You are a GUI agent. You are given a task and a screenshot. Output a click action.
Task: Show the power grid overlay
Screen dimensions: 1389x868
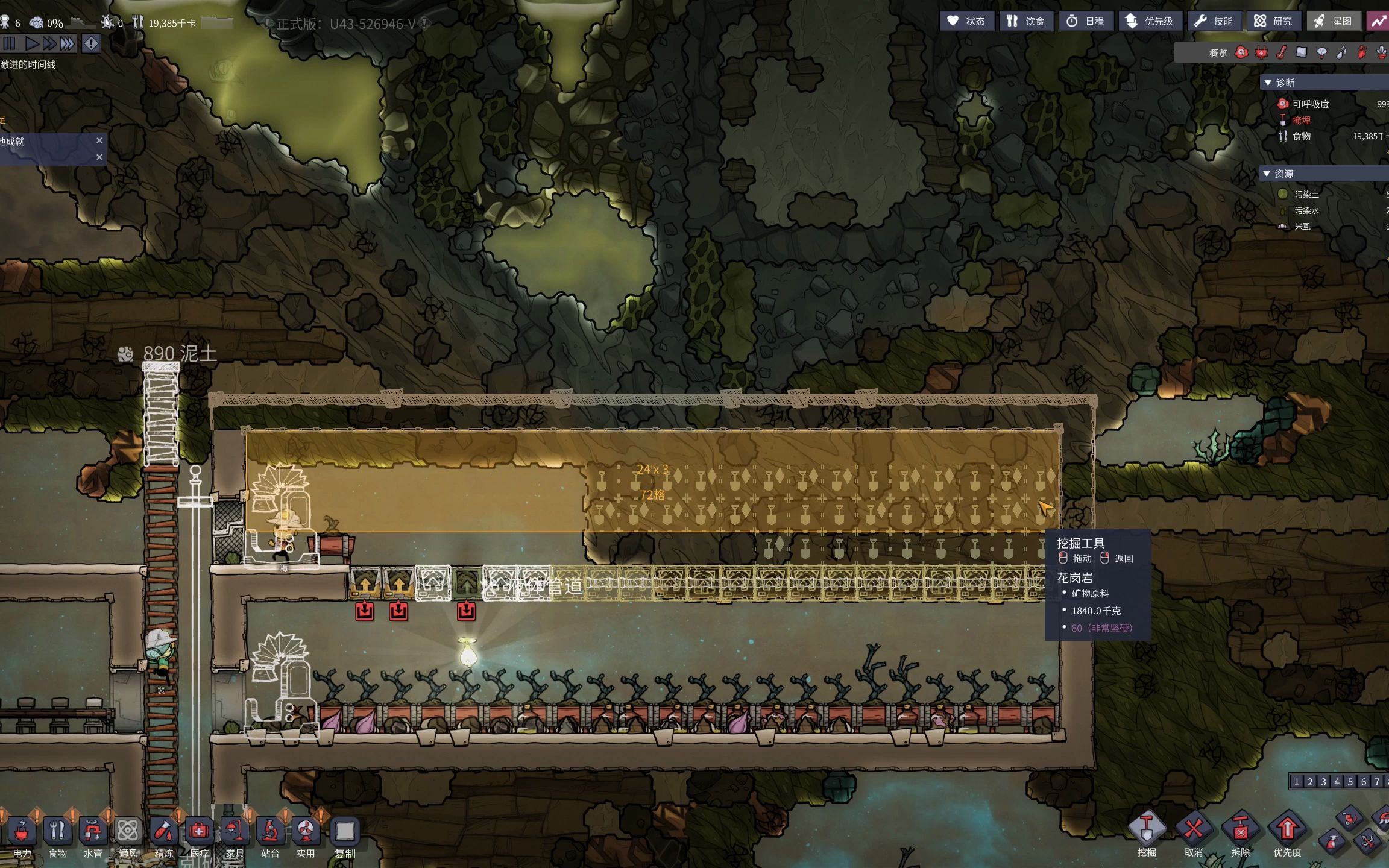tap(1261, 53)
